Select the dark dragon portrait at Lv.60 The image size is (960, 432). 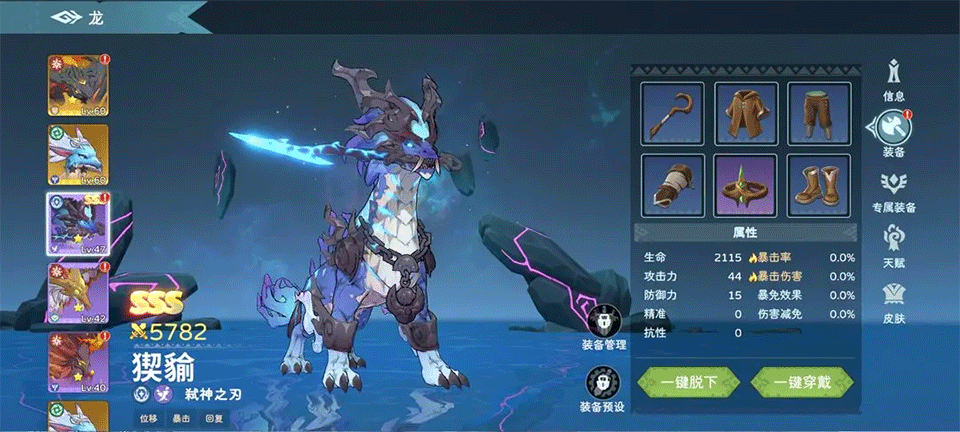pyautogui.click(x=78, y=84)
